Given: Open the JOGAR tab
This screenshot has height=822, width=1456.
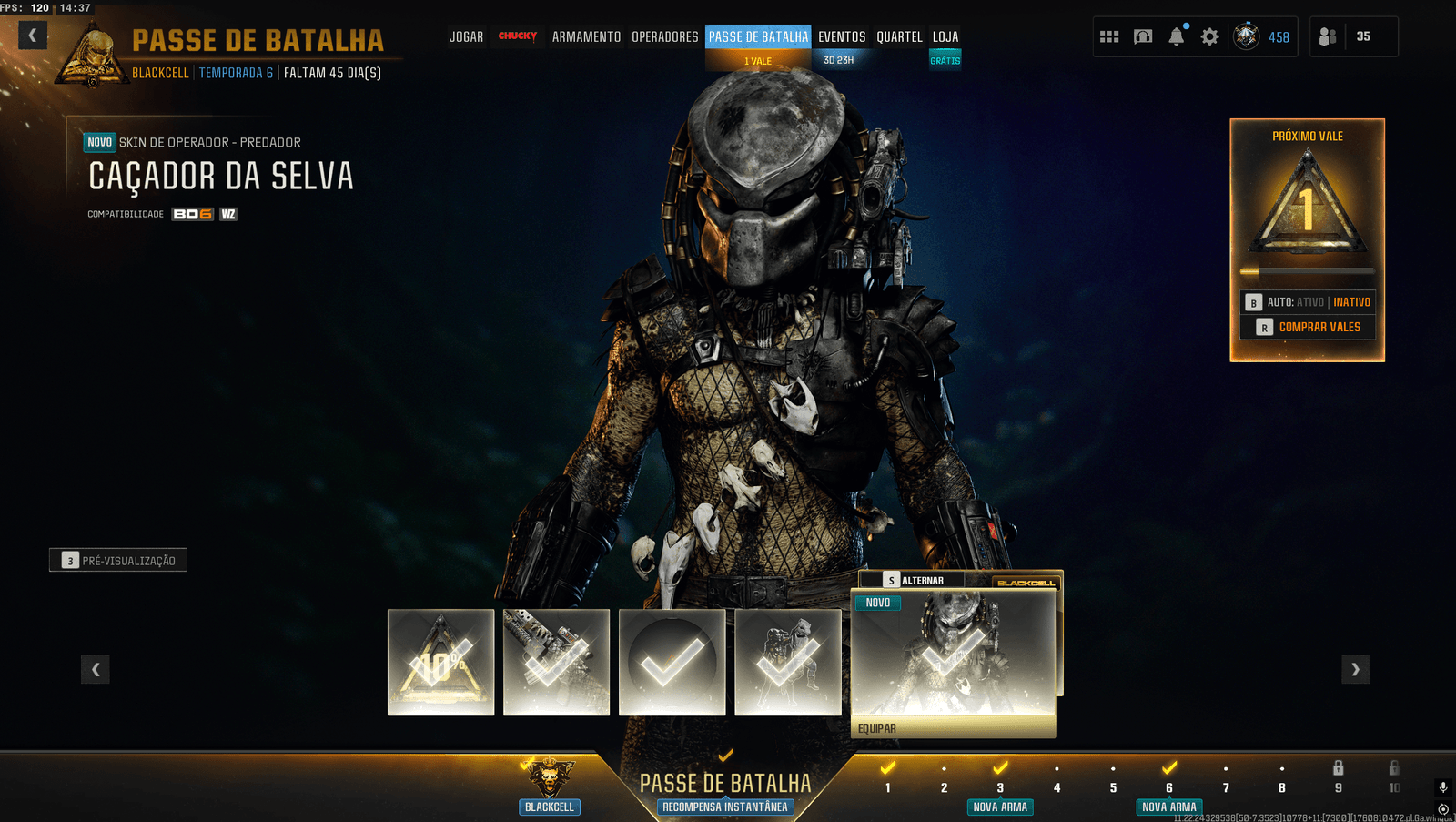Looking at the screenshot, I should click(x=466, y=37).
